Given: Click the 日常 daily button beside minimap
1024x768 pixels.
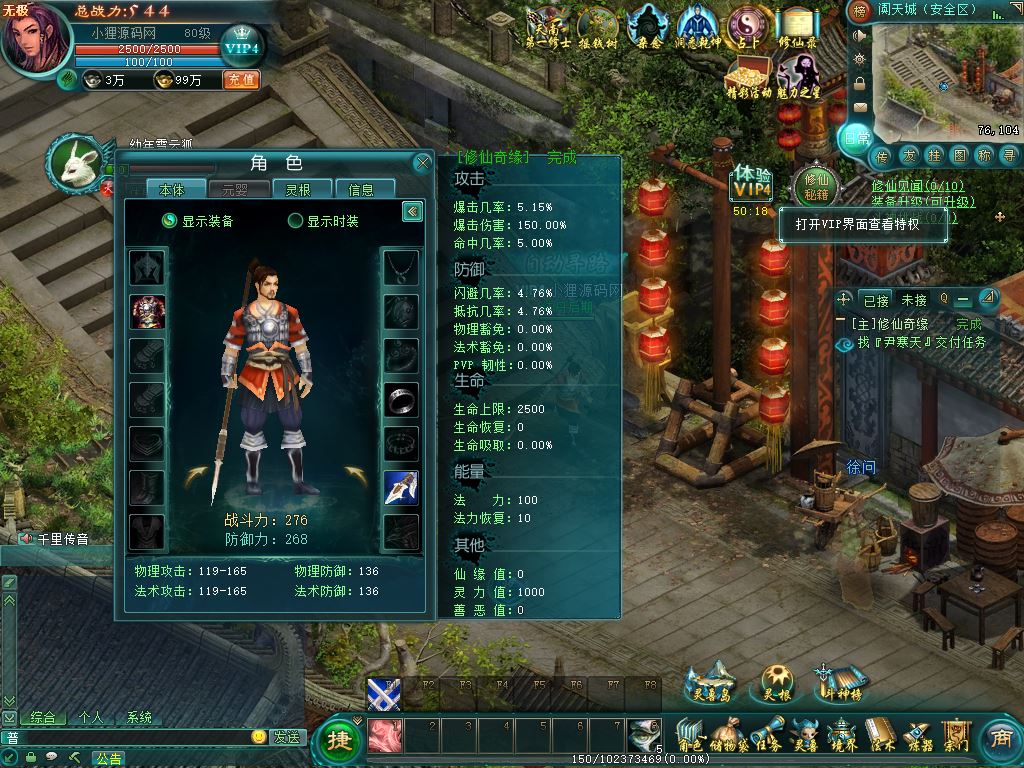Looking at the screenshot, I should pyautogui.click(x=855, y=138).
